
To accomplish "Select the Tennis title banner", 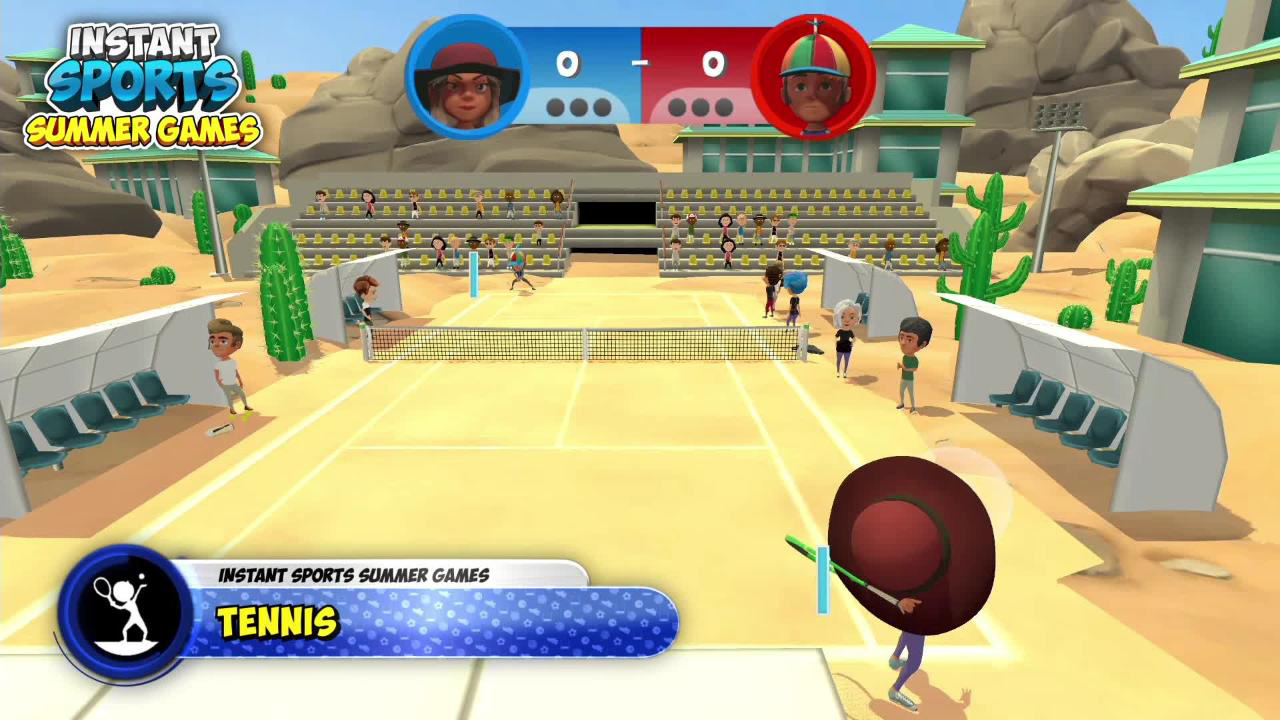I will pyautogui.click(x=430, y=622).
